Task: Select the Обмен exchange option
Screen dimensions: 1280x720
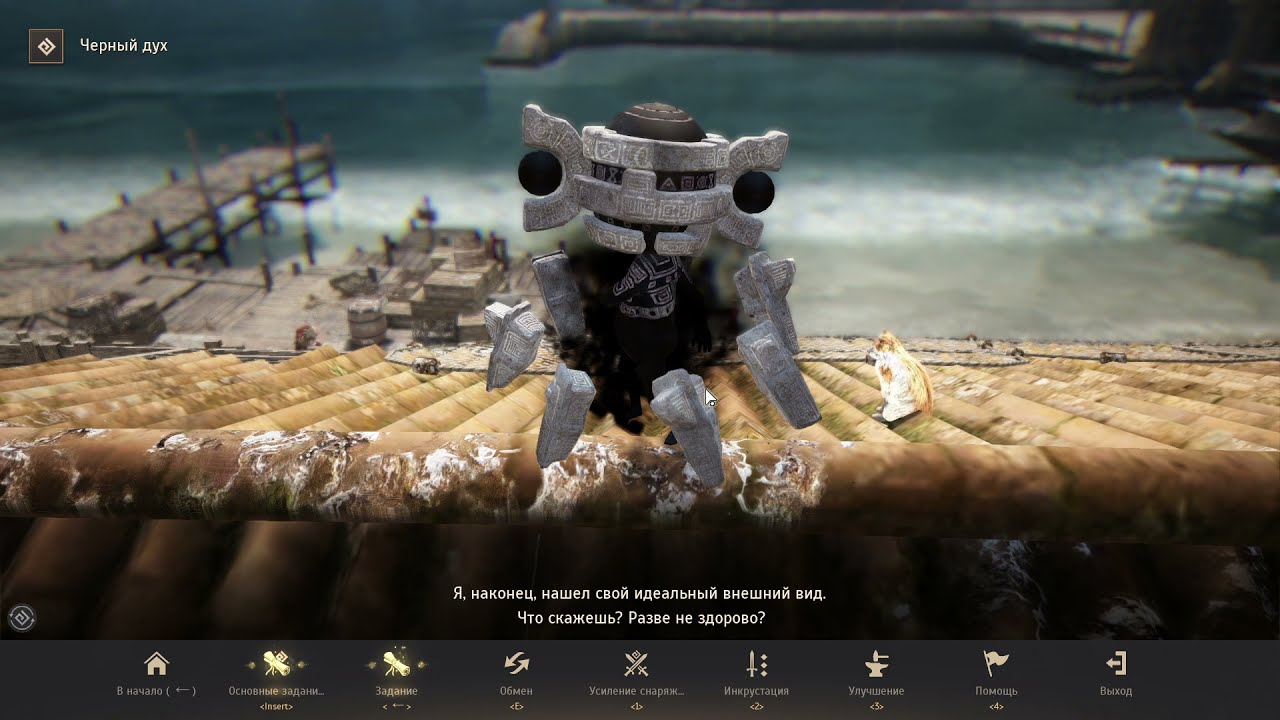Action: click(x=516, y=665)
